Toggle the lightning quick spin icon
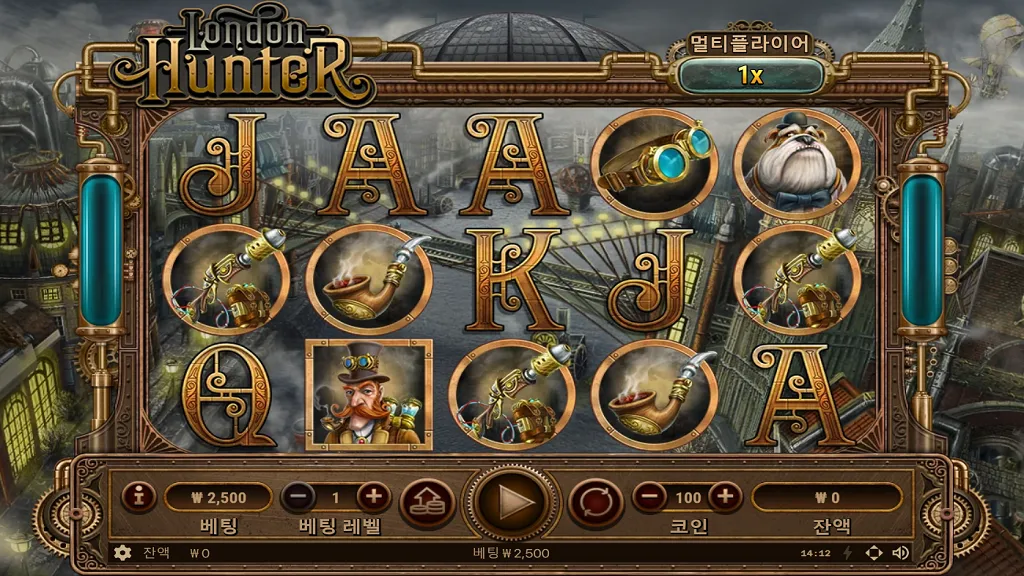The height and width of the screenshot is (576, 1024). coord(848,552)
